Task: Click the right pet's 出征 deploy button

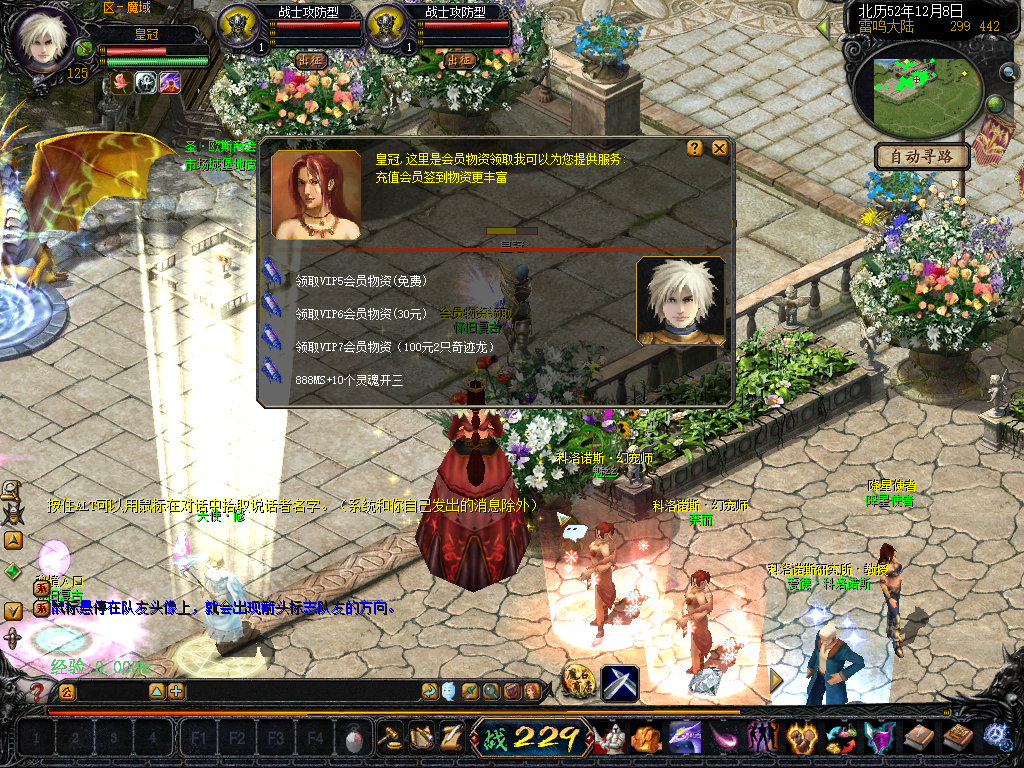Action: [x=459, y=60]
